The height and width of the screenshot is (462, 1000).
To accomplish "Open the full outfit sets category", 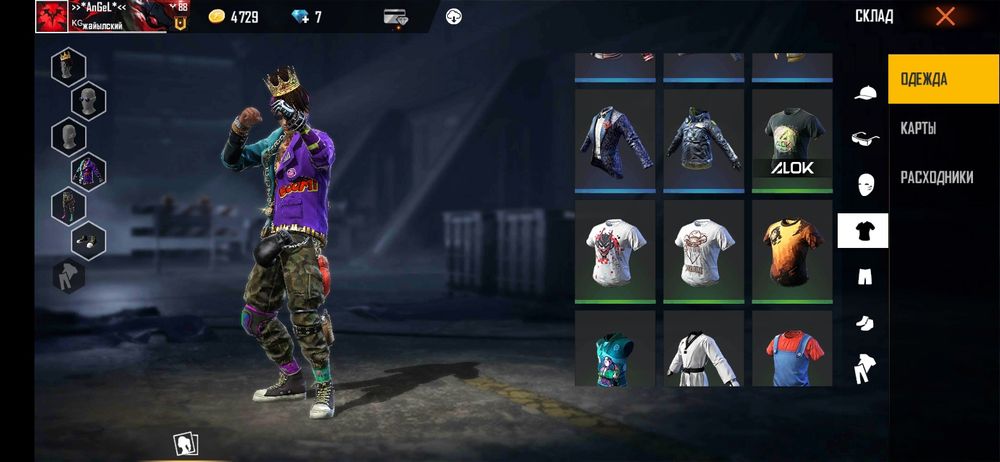I will (x=863, y=370).
